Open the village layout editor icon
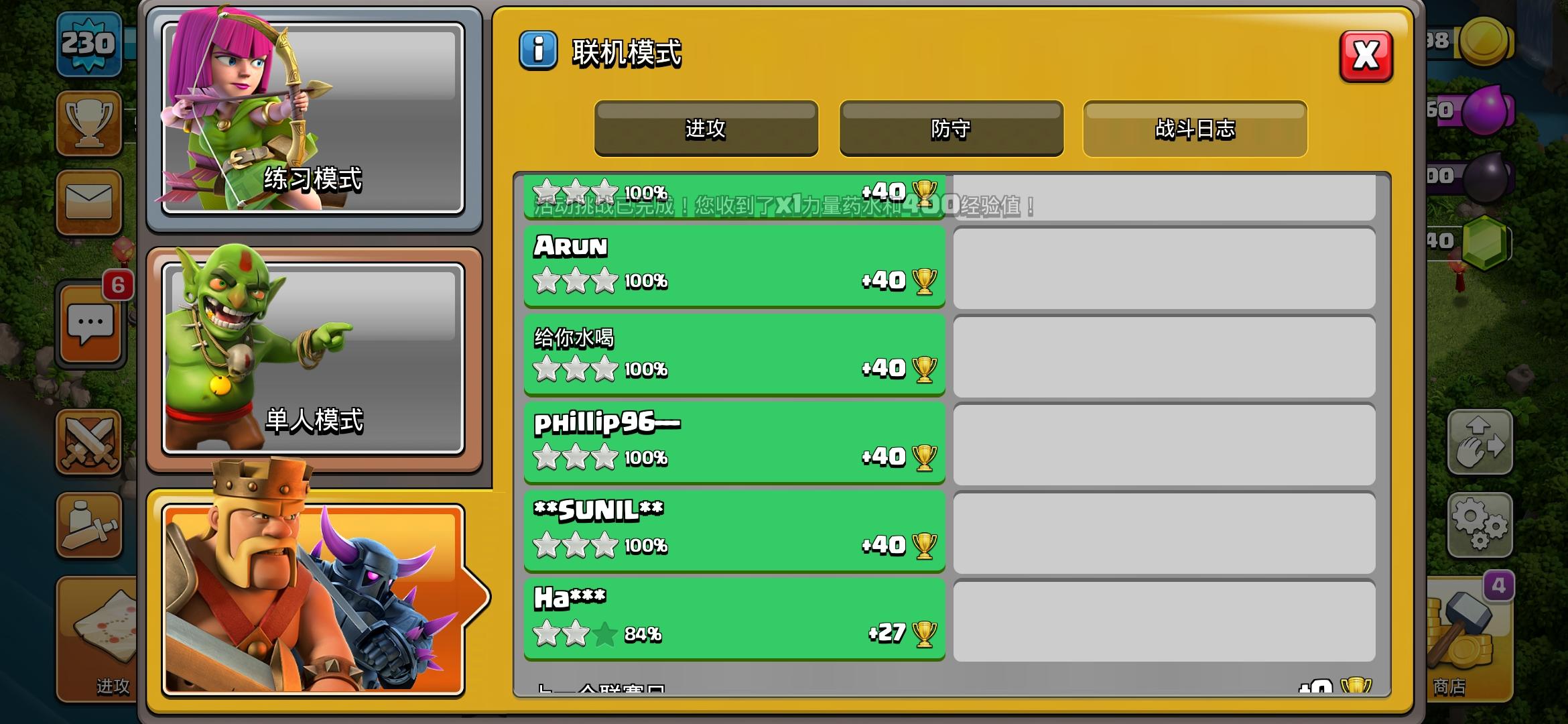The image size is (1568, 724). point(1481,442)
